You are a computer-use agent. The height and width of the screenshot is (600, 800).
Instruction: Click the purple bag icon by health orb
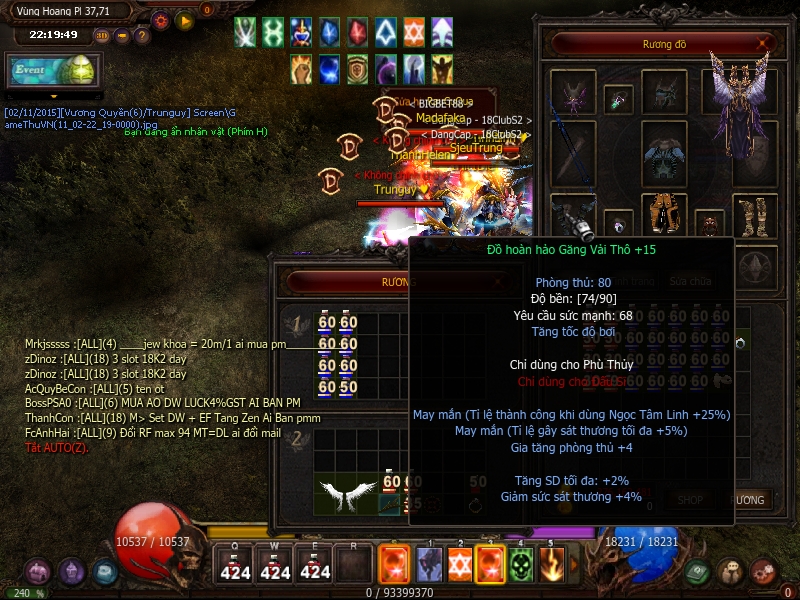[39, 572]
